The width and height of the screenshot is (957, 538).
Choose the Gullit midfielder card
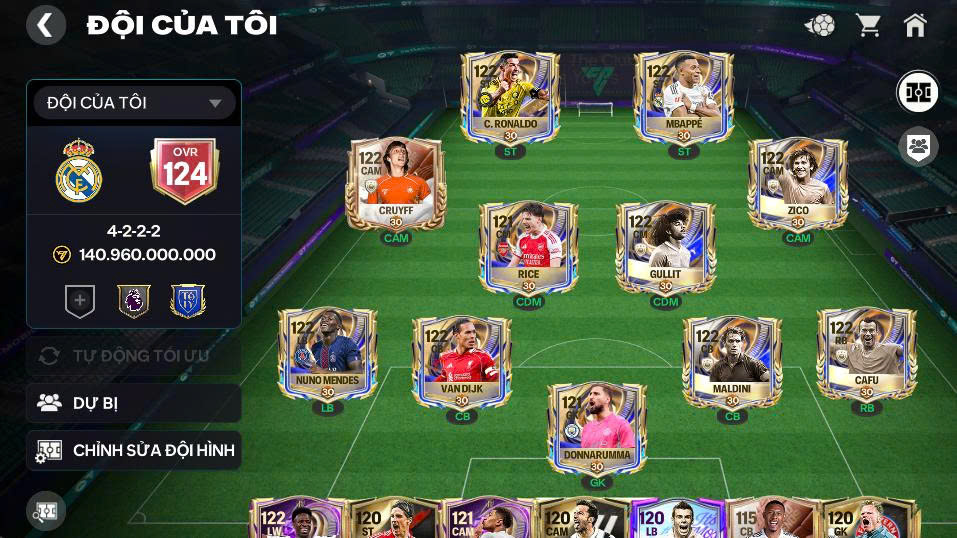click(665, 248)
